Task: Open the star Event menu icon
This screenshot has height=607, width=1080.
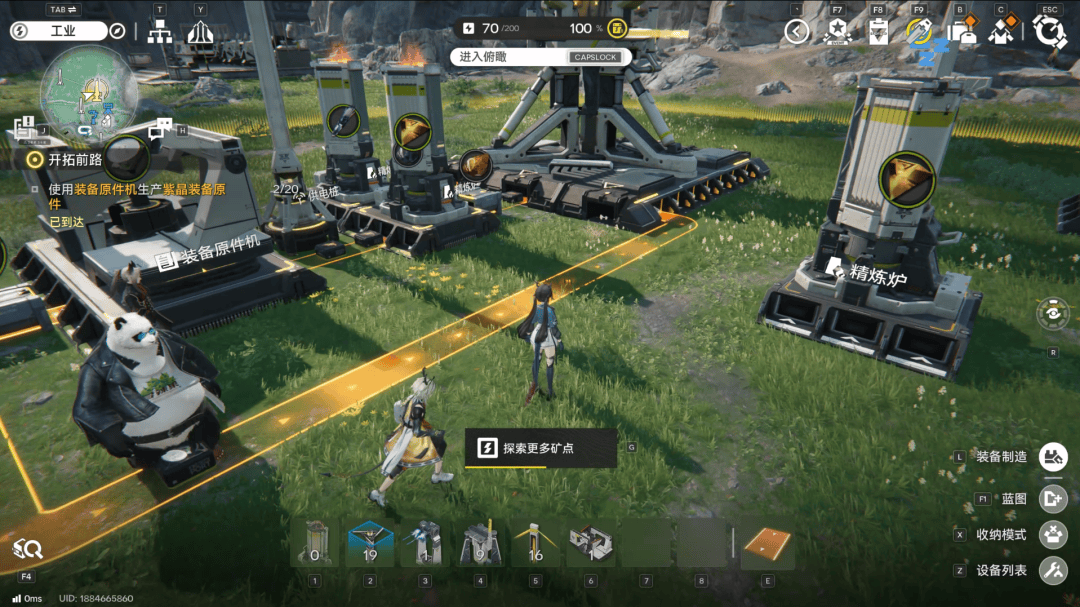Action: 837,32
